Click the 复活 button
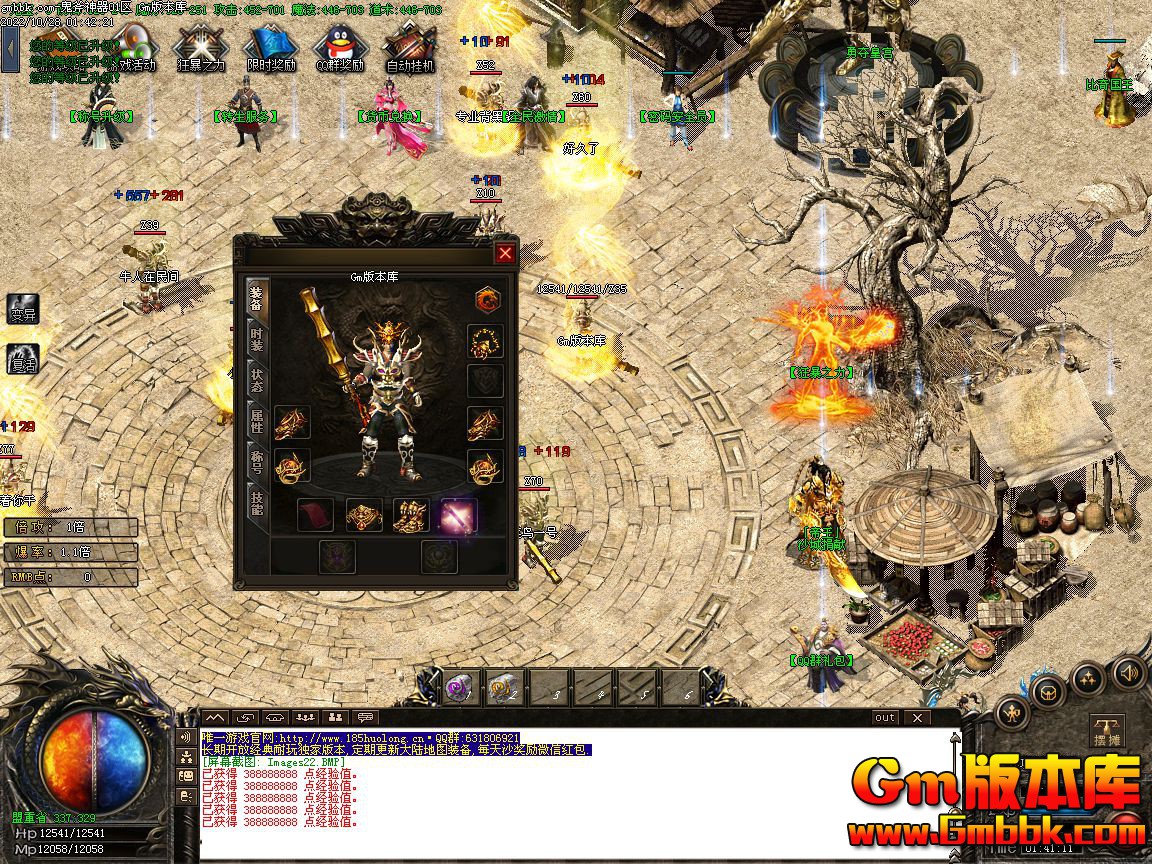The image size is (1152, 864). (x=23, y=359)
